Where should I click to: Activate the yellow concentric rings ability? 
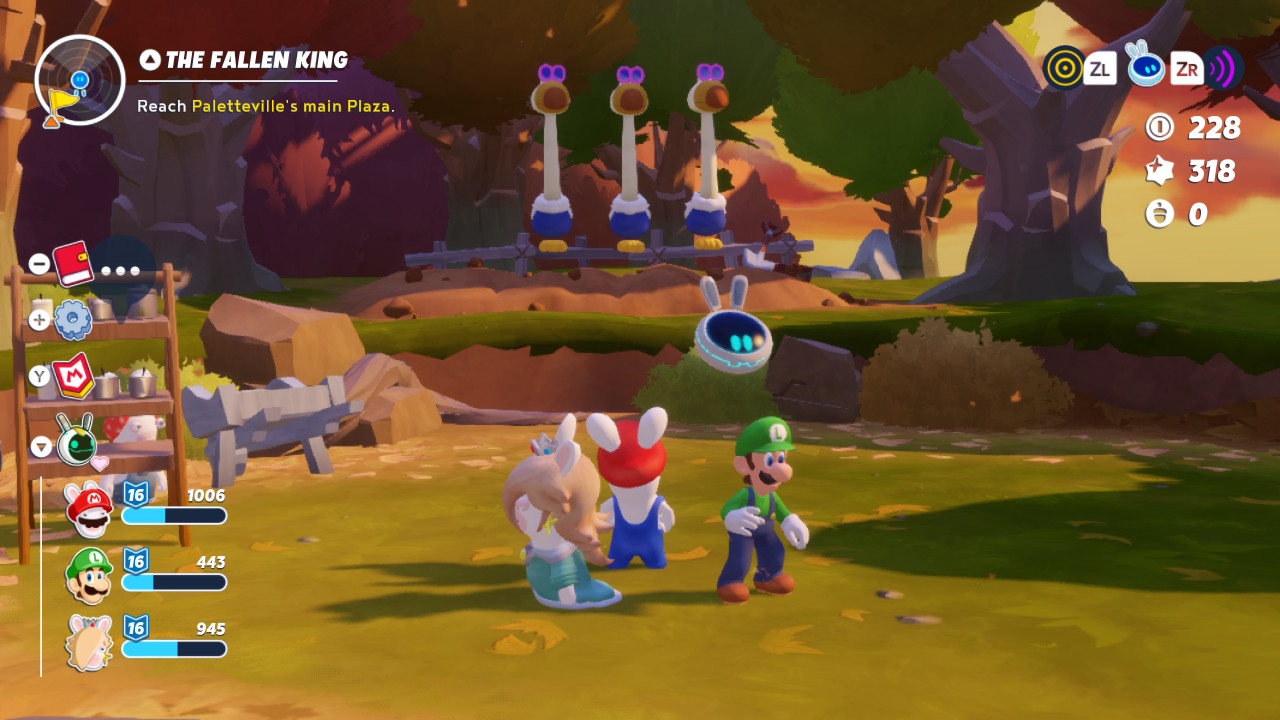1064,68
